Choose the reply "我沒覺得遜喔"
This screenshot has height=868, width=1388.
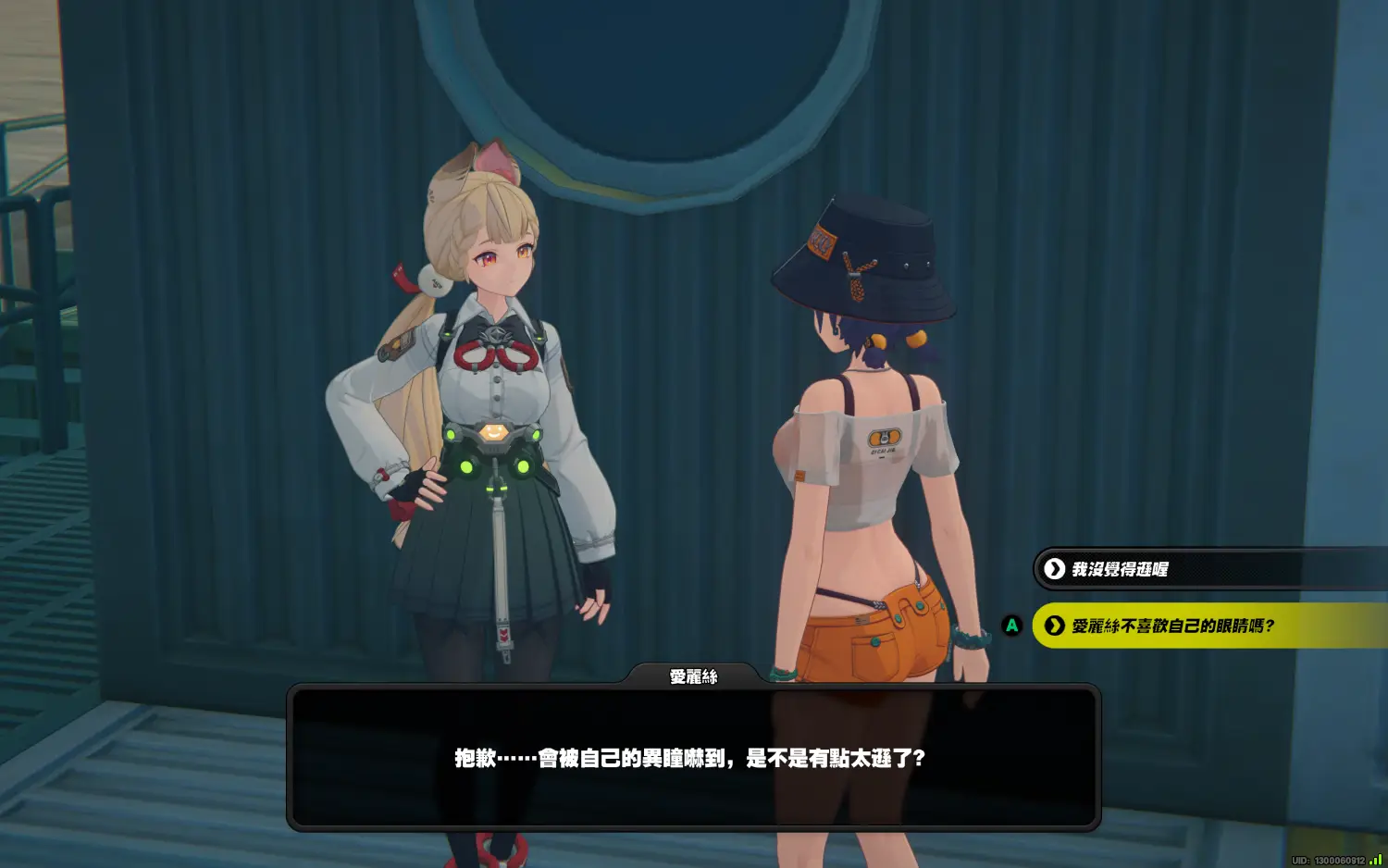pyautogui.click(x=1120, y=569)
